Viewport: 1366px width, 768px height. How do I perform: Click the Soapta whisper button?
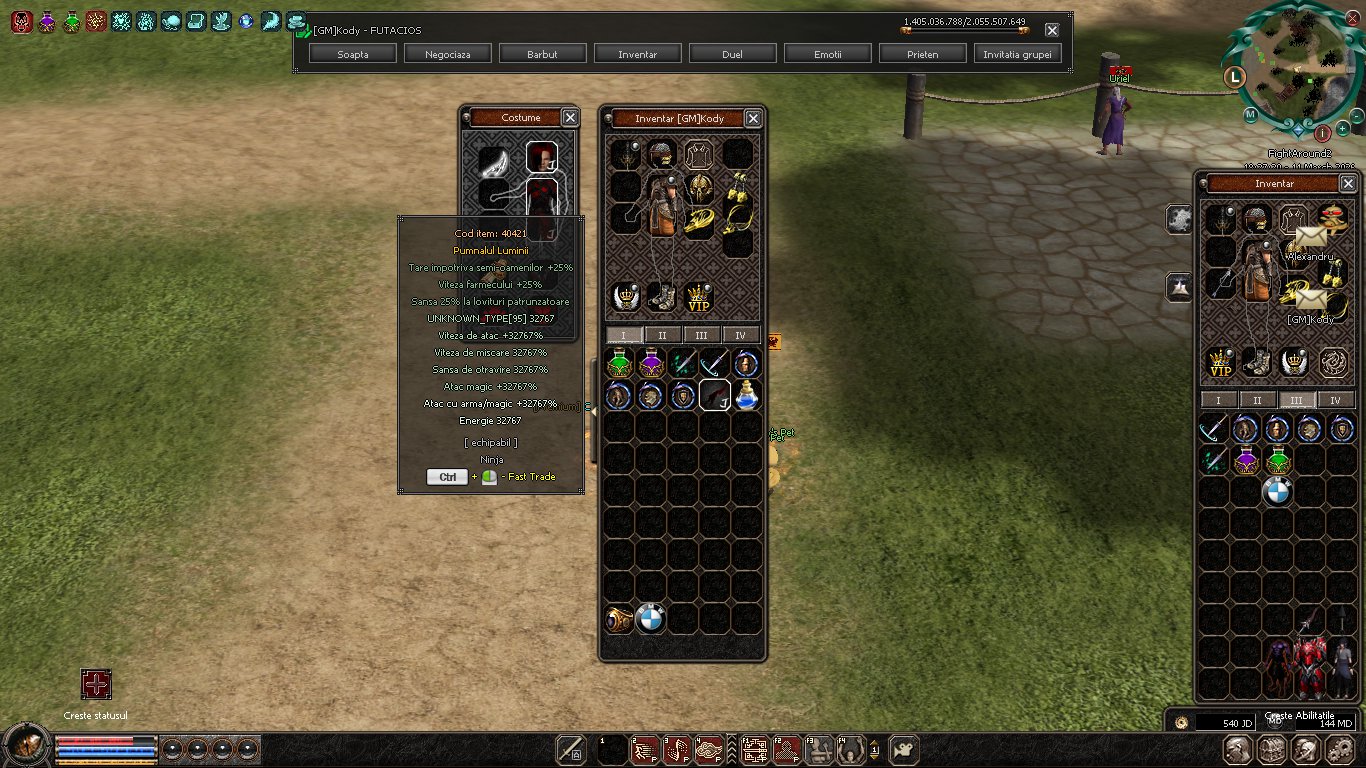pos(353,54)
